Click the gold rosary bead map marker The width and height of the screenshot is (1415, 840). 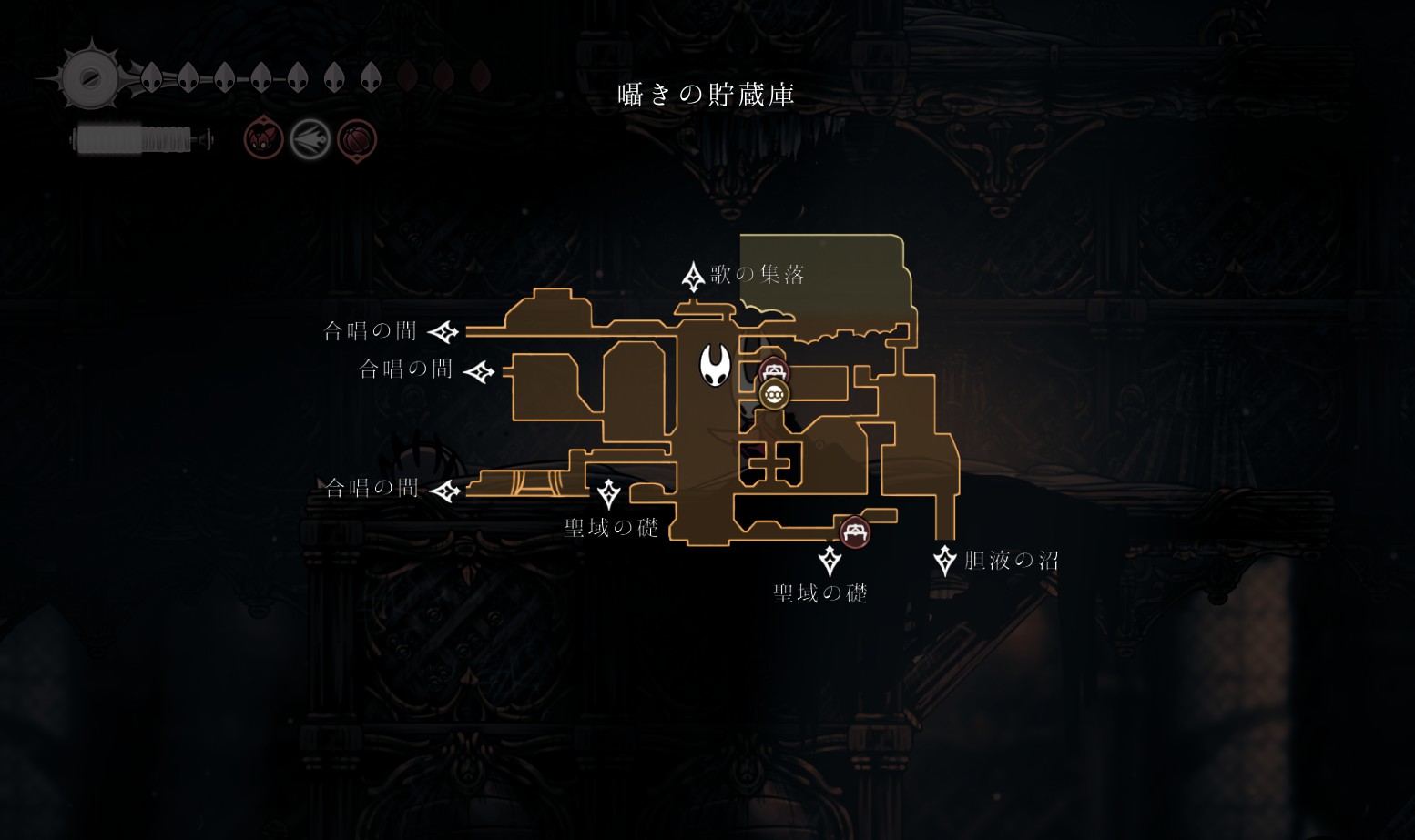click(774, 394)
